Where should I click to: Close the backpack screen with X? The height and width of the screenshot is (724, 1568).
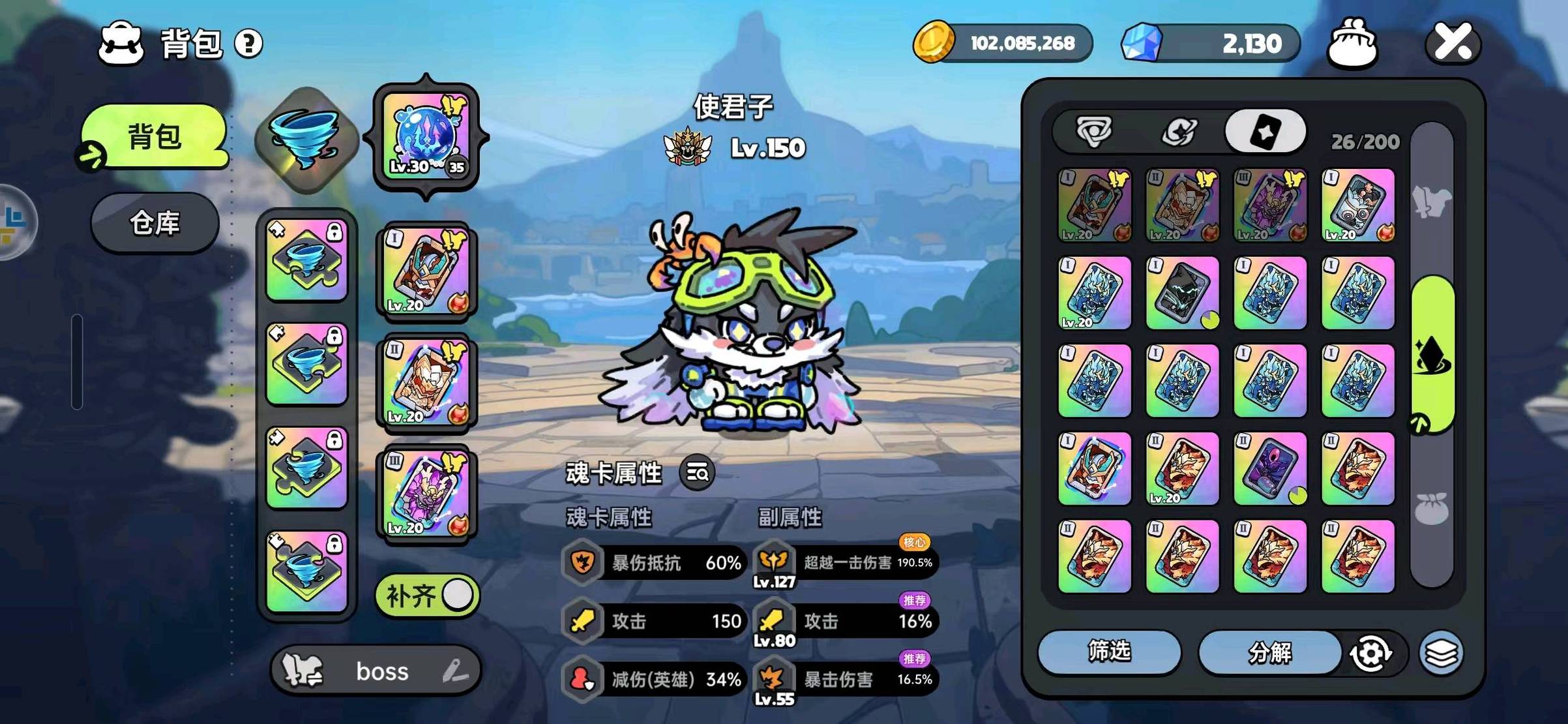[1454, 43]
